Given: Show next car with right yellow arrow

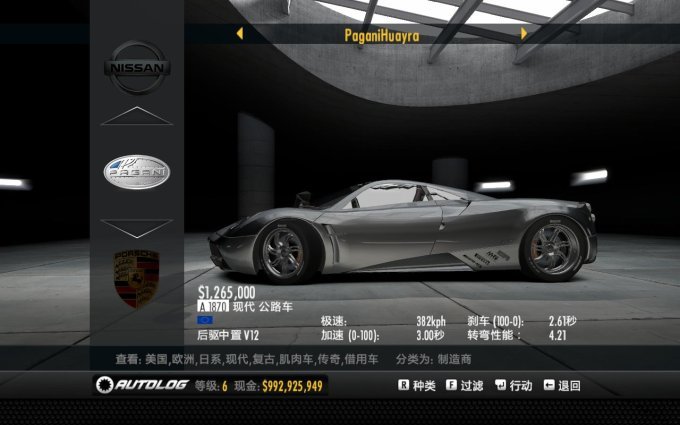Looking at the screenshot, I should point(523,34).
